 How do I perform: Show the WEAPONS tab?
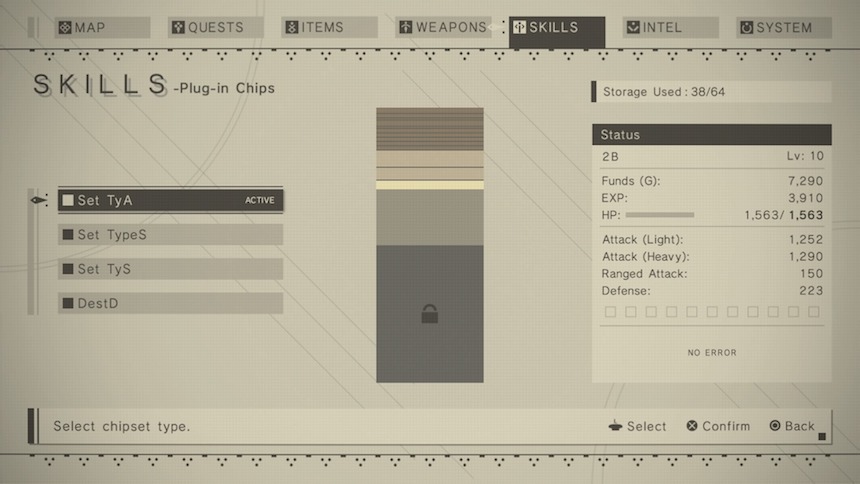444,28
